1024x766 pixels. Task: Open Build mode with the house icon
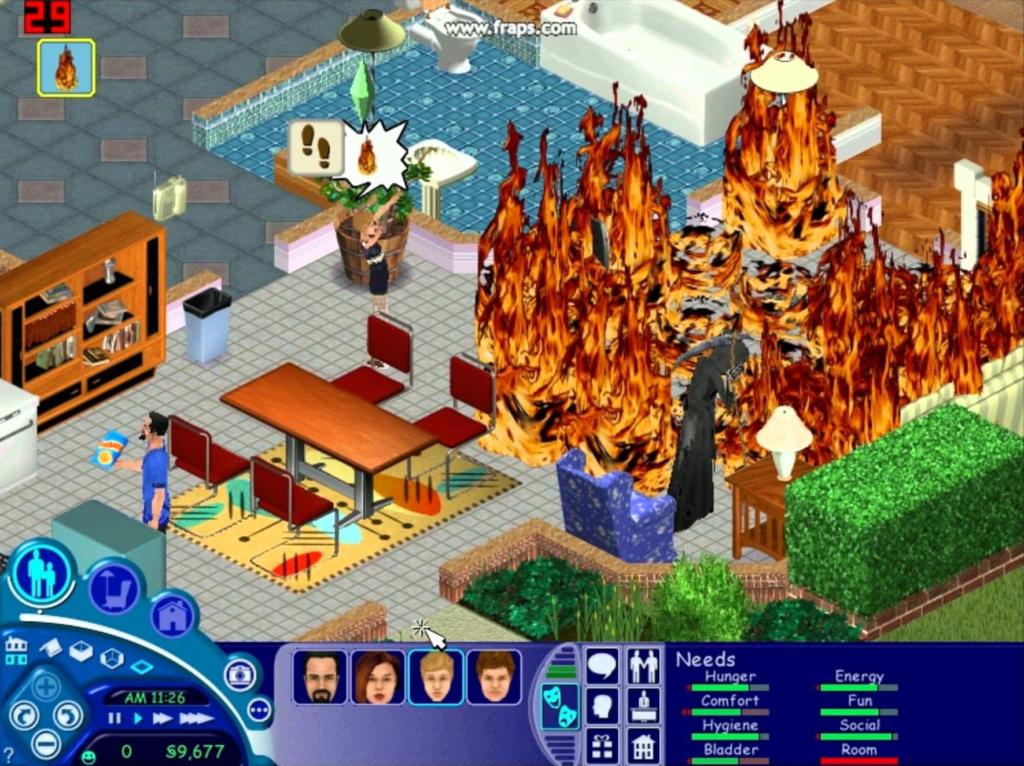pos(173,615)
